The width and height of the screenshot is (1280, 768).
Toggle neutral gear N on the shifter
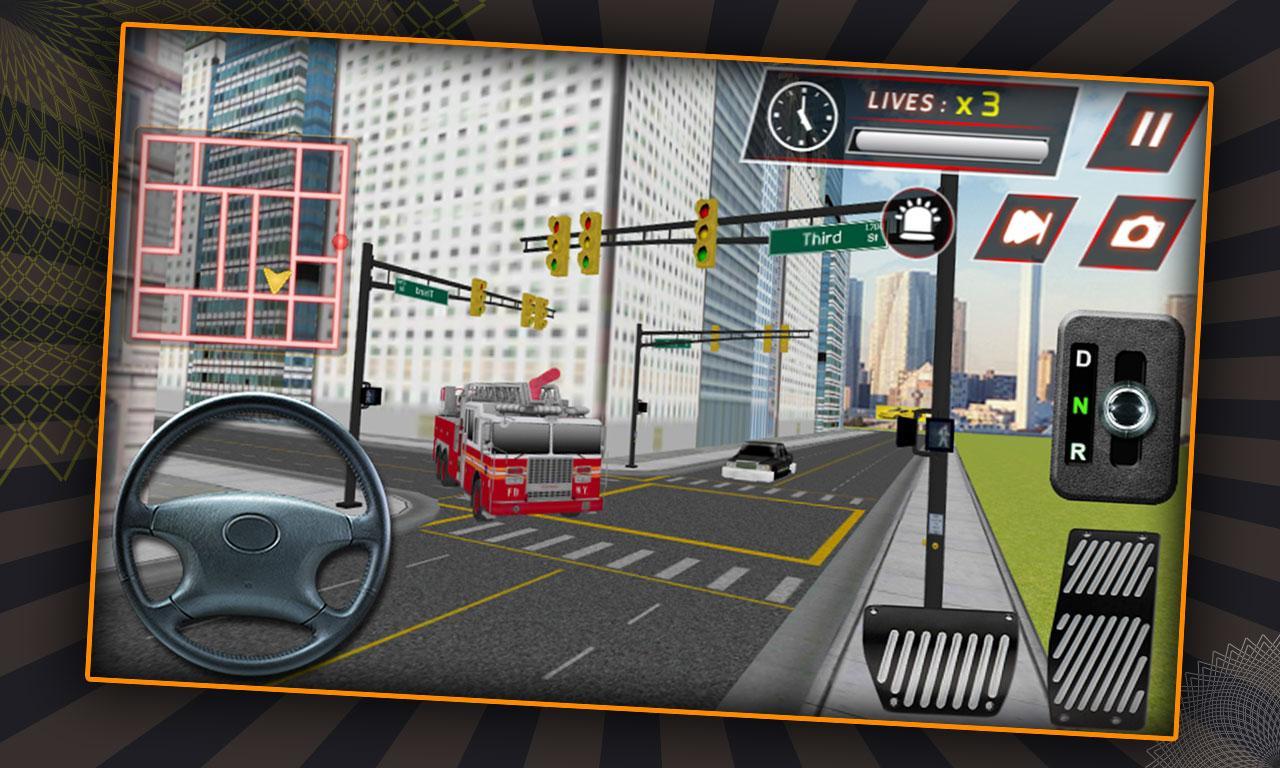coord(1082,406)
